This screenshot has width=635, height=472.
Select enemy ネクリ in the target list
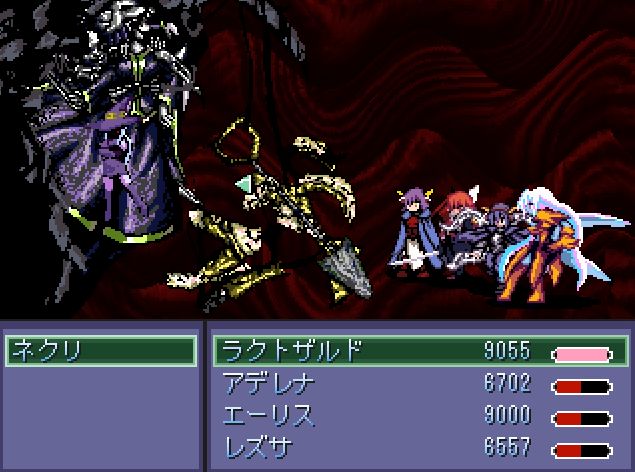point(100,351)
